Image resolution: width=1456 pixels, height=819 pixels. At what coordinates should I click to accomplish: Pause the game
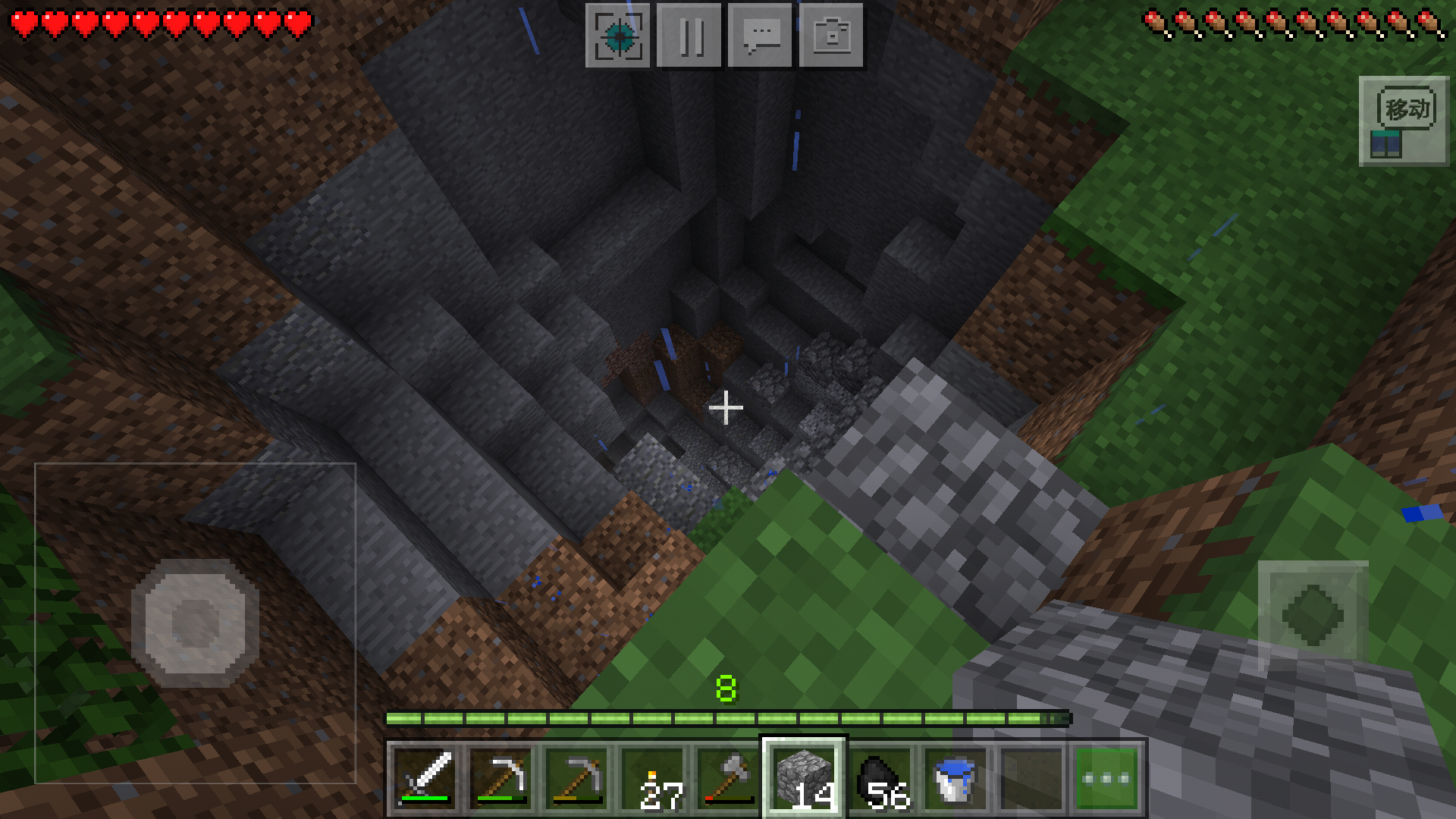pos(689,36)
